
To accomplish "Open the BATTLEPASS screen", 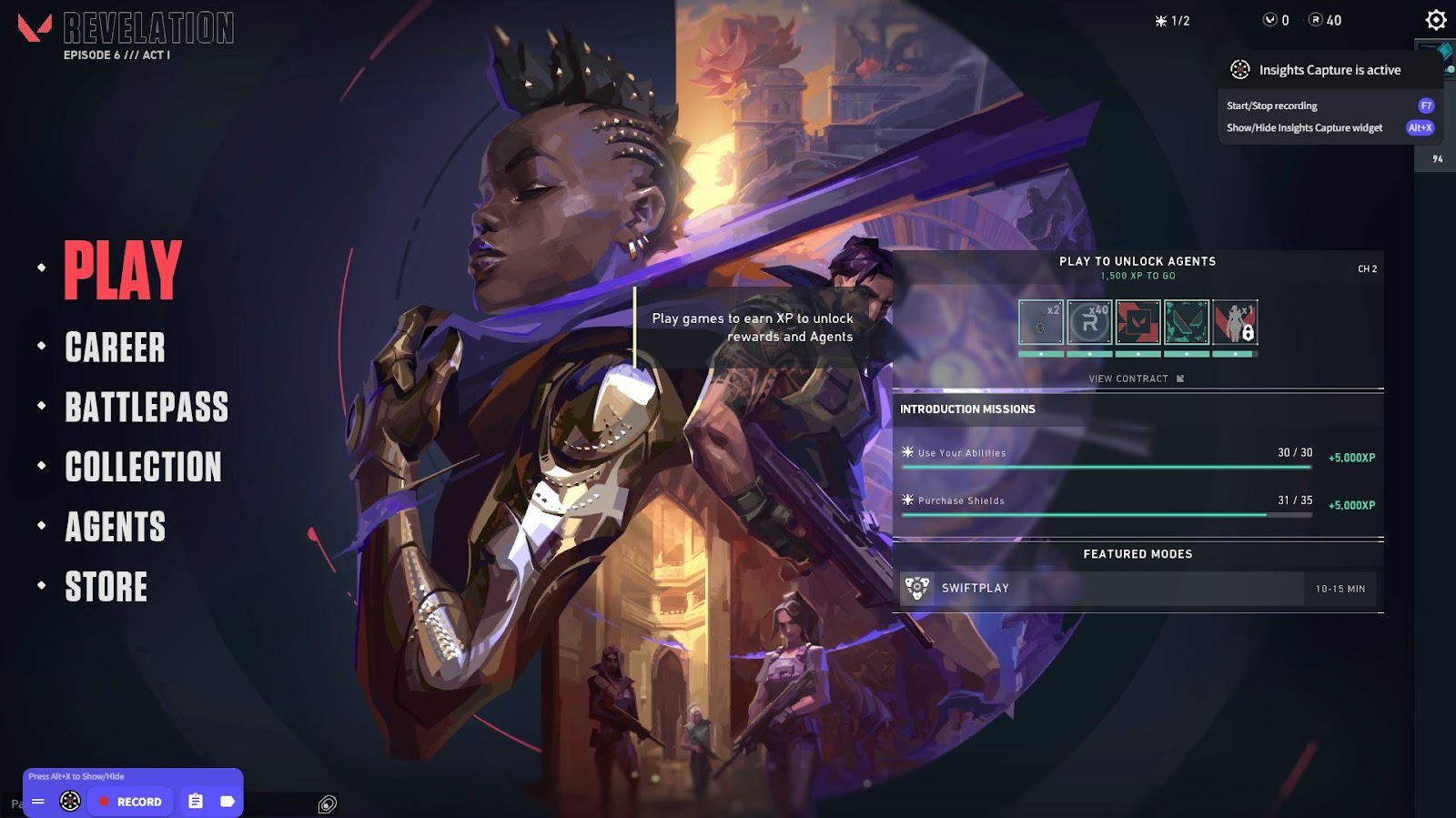I will point(147,407).
